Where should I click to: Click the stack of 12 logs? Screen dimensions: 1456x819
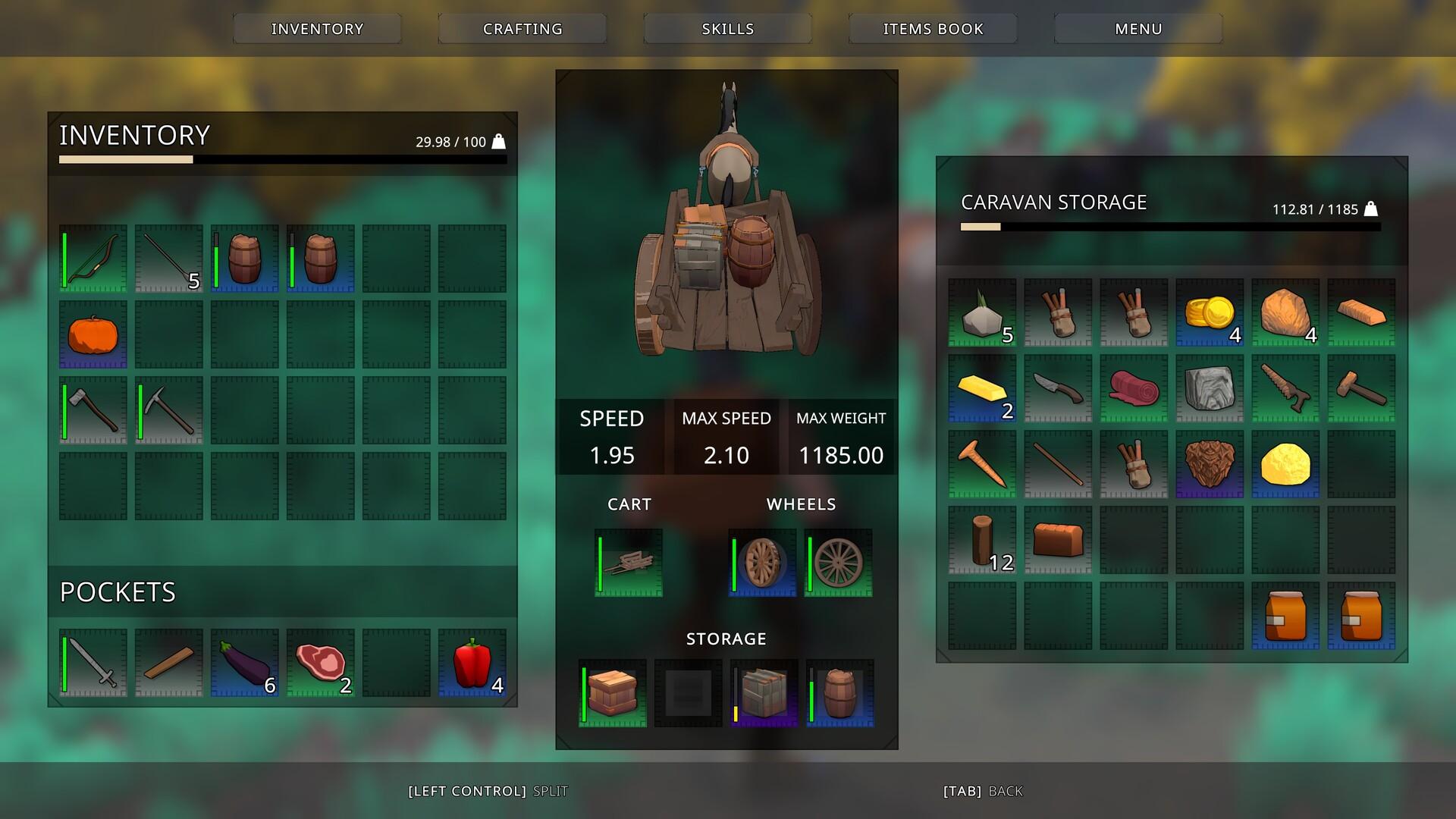[981, 541]
